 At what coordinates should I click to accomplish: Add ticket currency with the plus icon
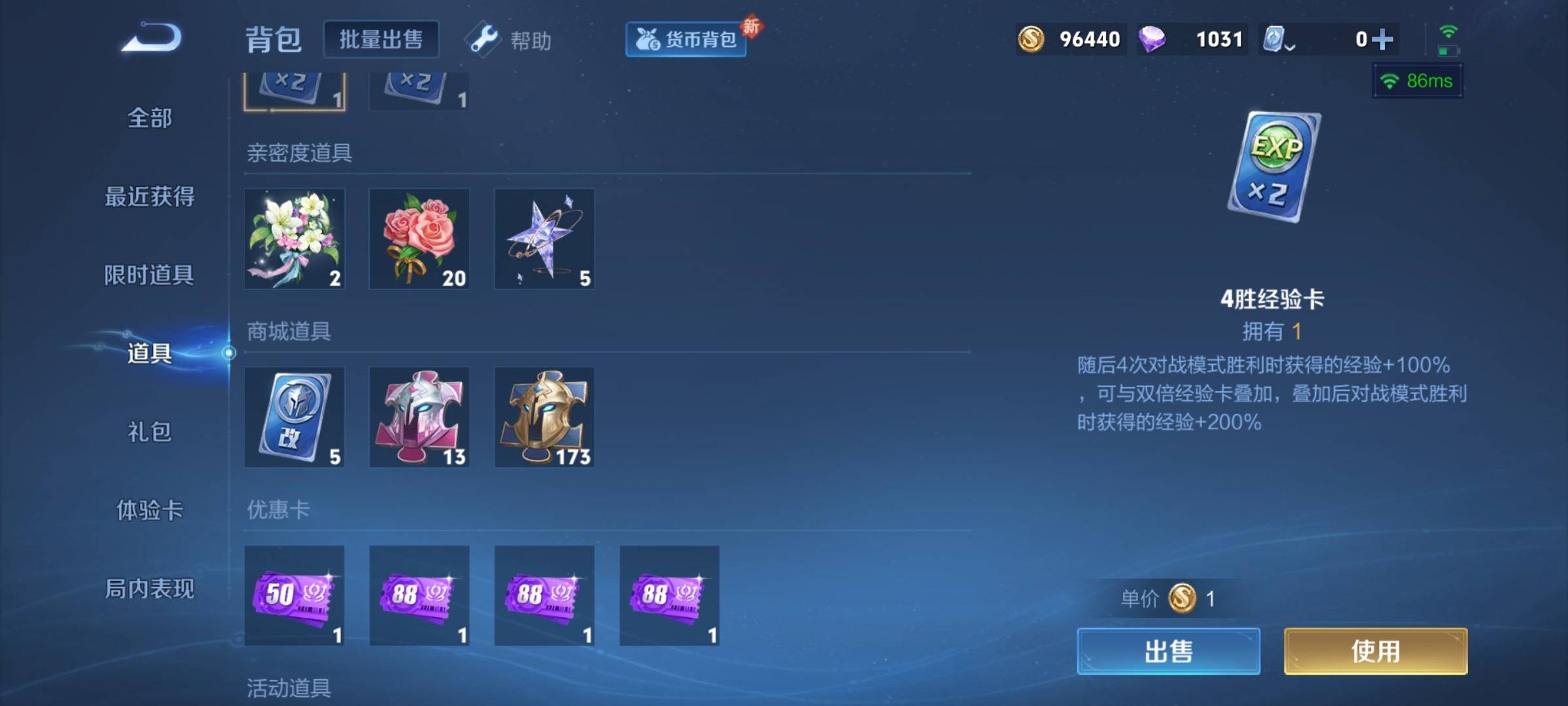[x=1382, y=39]
